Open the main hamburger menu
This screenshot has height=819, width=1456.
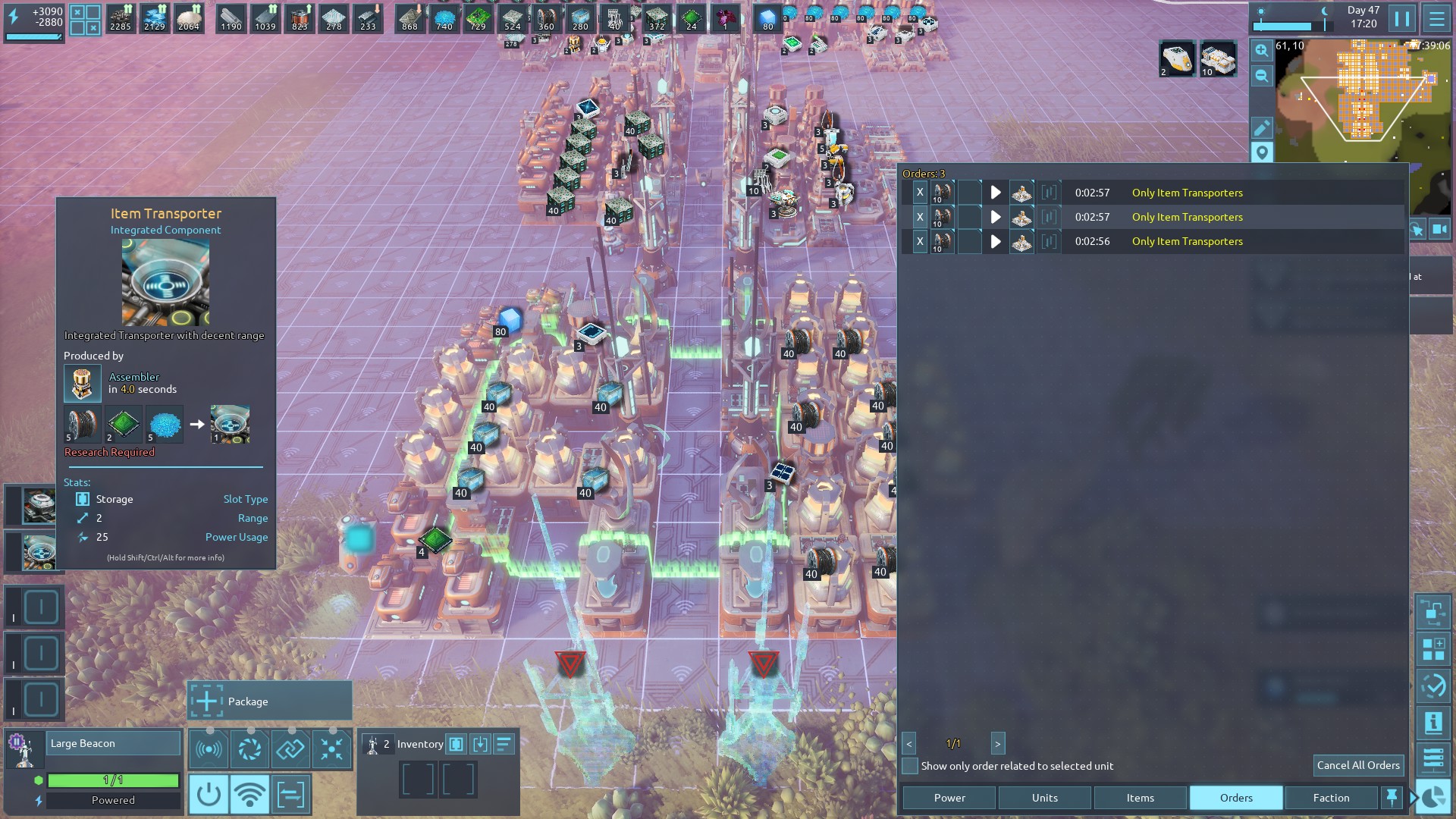click(x=1436, y=18)
